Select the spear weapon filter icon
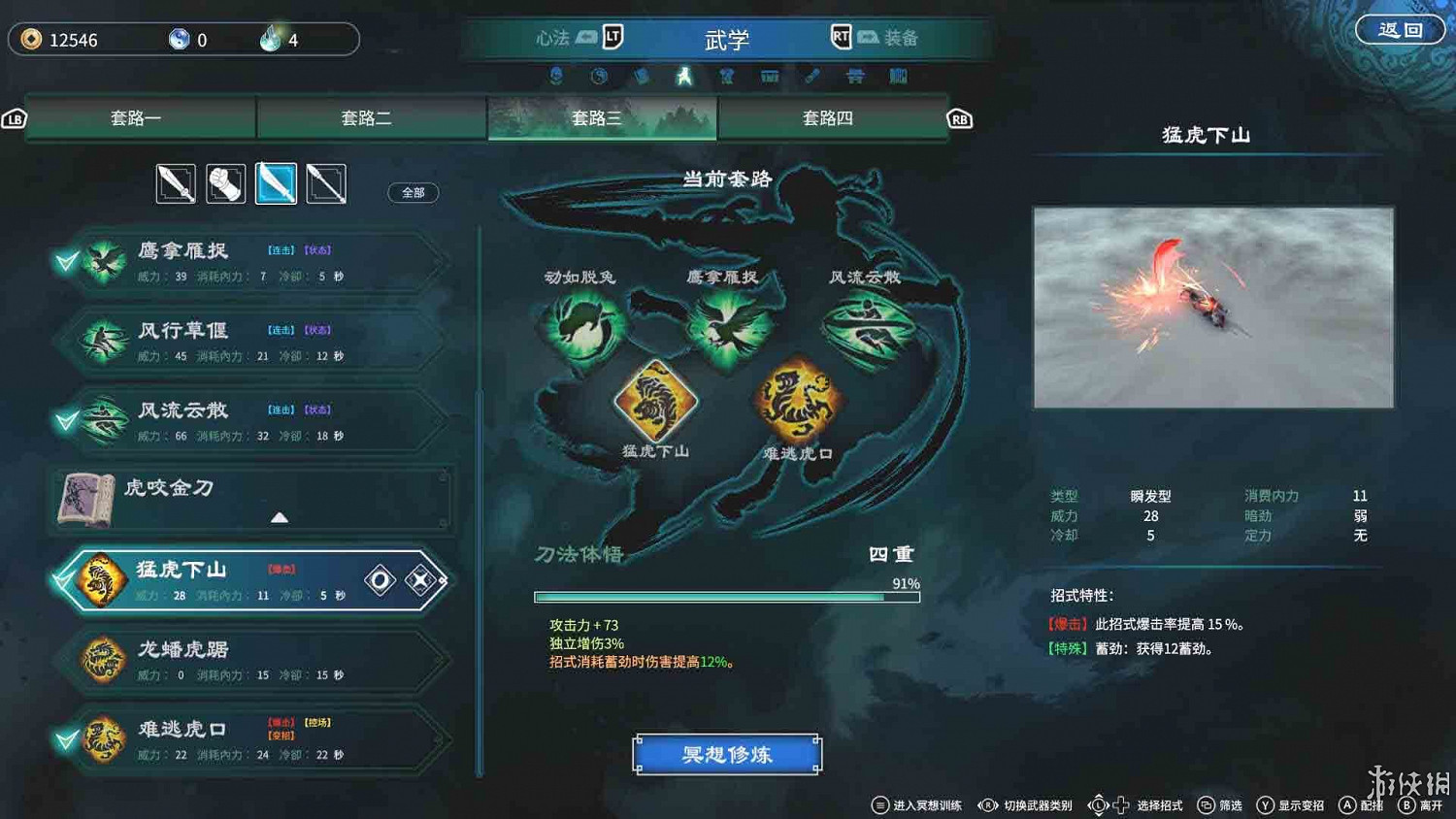1456x819 pixels. 327,183
